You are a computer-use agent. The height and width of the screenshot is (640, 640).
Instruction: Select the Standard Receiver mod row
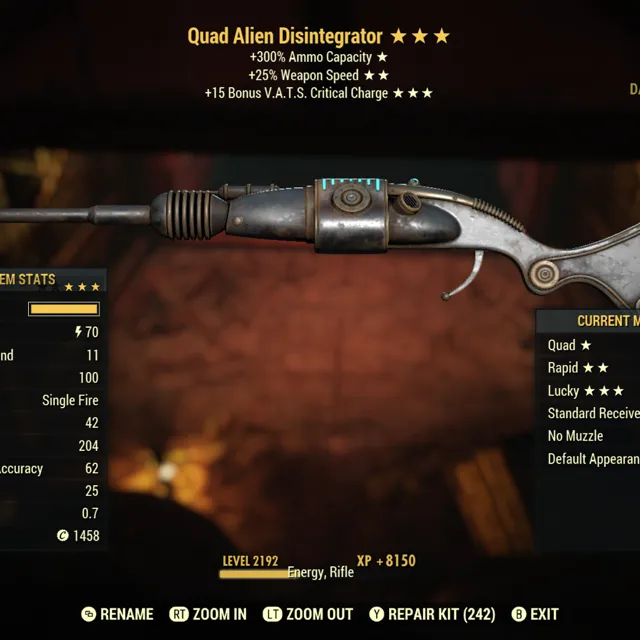click(x=593, y=414)
